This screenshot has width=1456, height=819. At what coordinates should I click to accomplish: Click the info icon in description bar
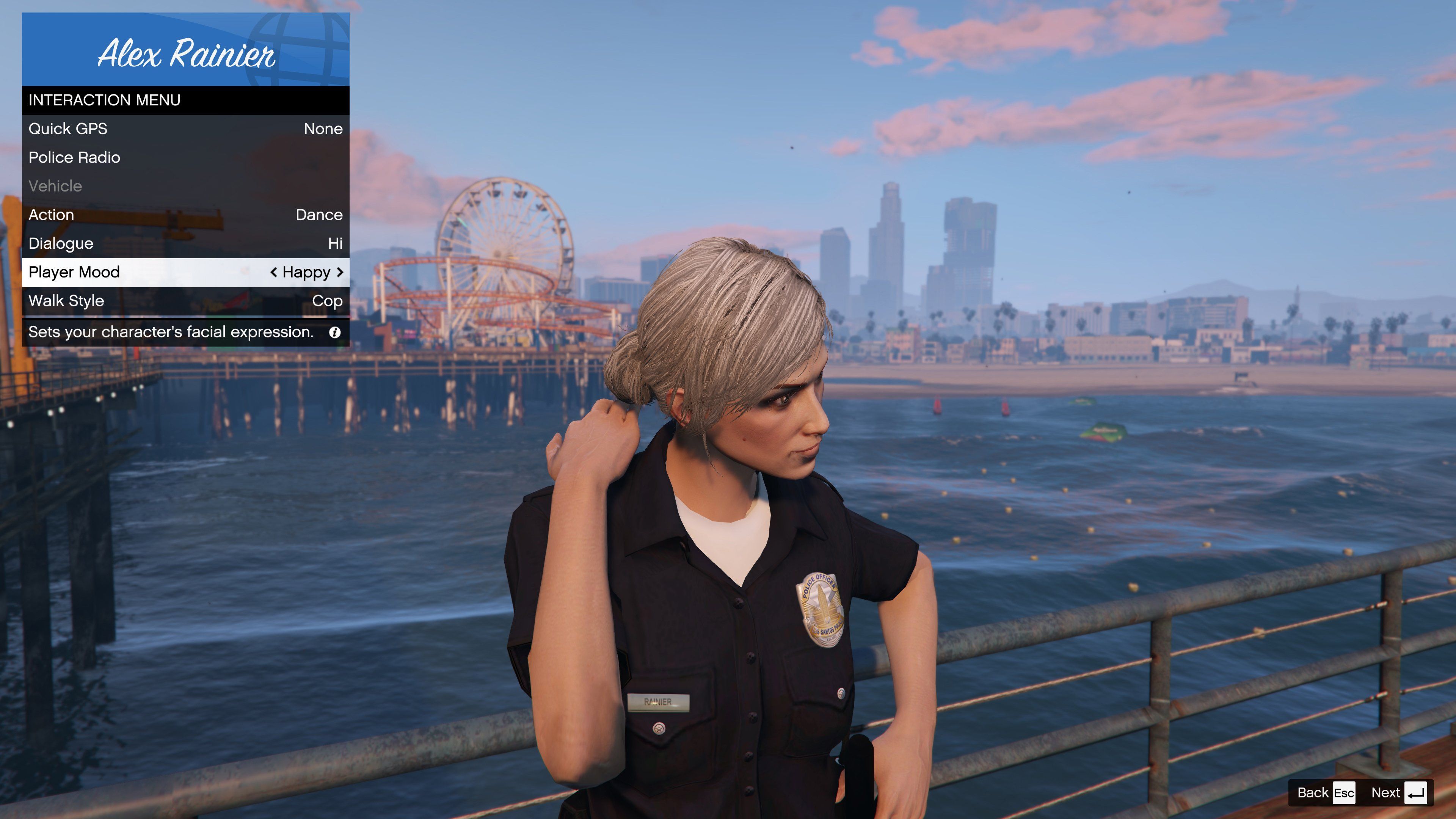[x=334, y=333]
